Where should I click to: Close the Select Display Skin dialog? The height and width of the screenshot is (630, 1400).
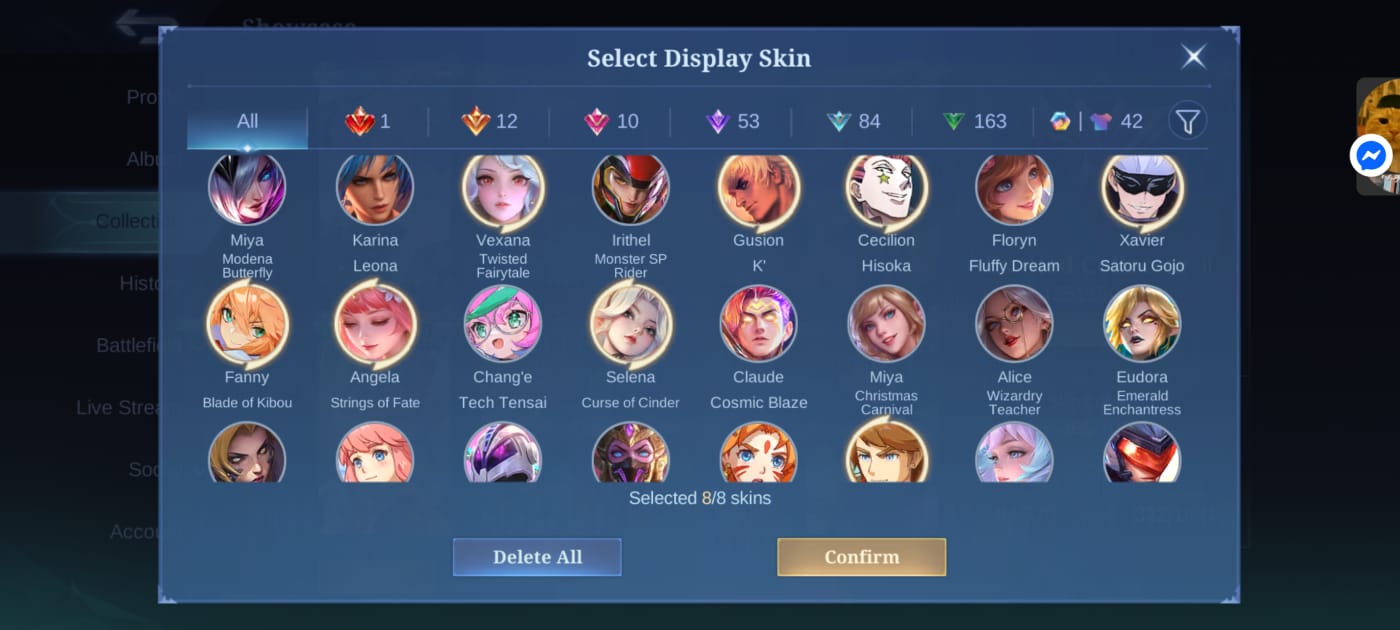pyautogui.click(x=1193, y=56)
